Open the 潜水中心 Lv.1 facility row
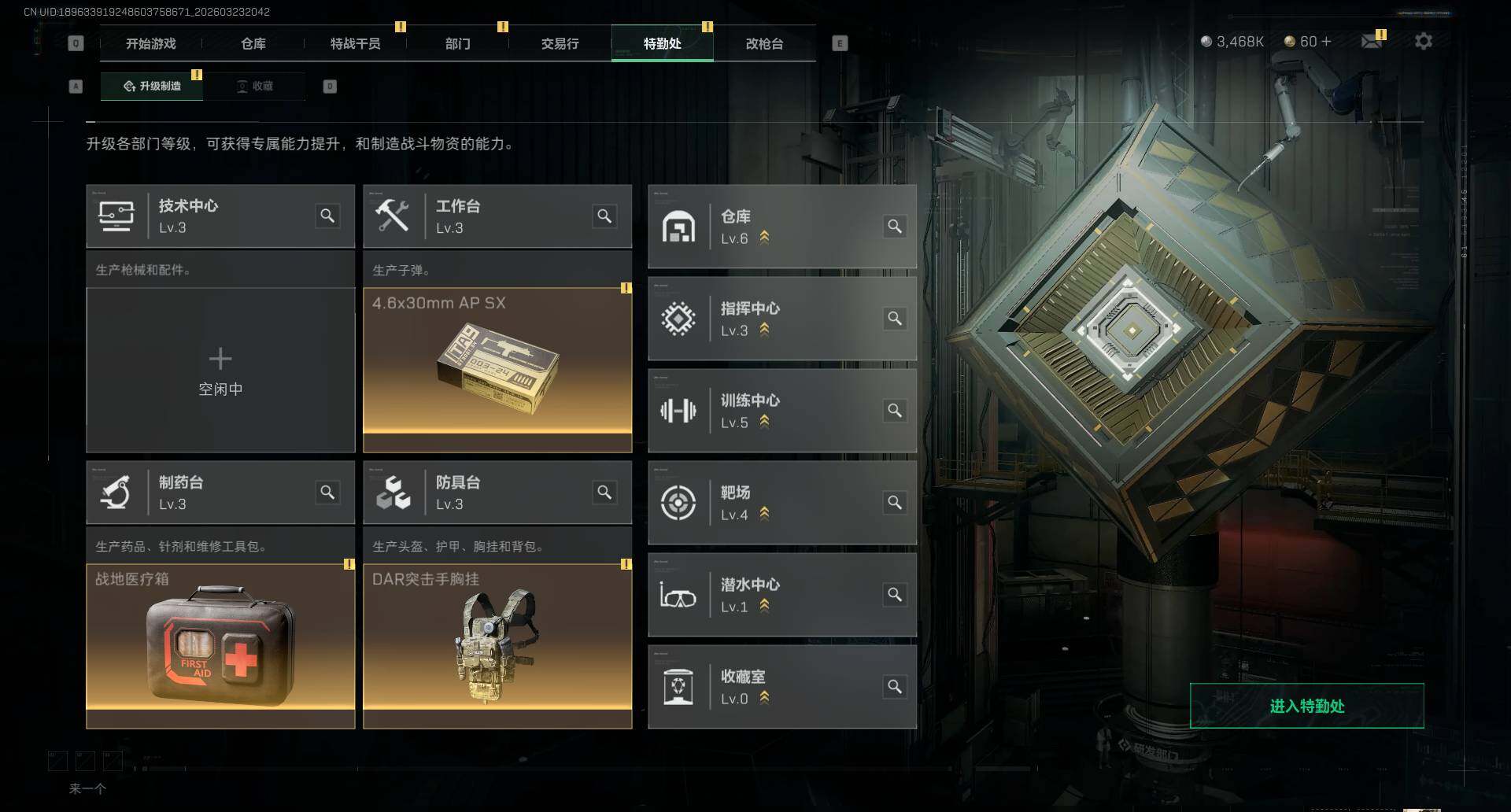The width and height of the screenshot is (1511, 812). pyautogui.click(x=781, y=595)
